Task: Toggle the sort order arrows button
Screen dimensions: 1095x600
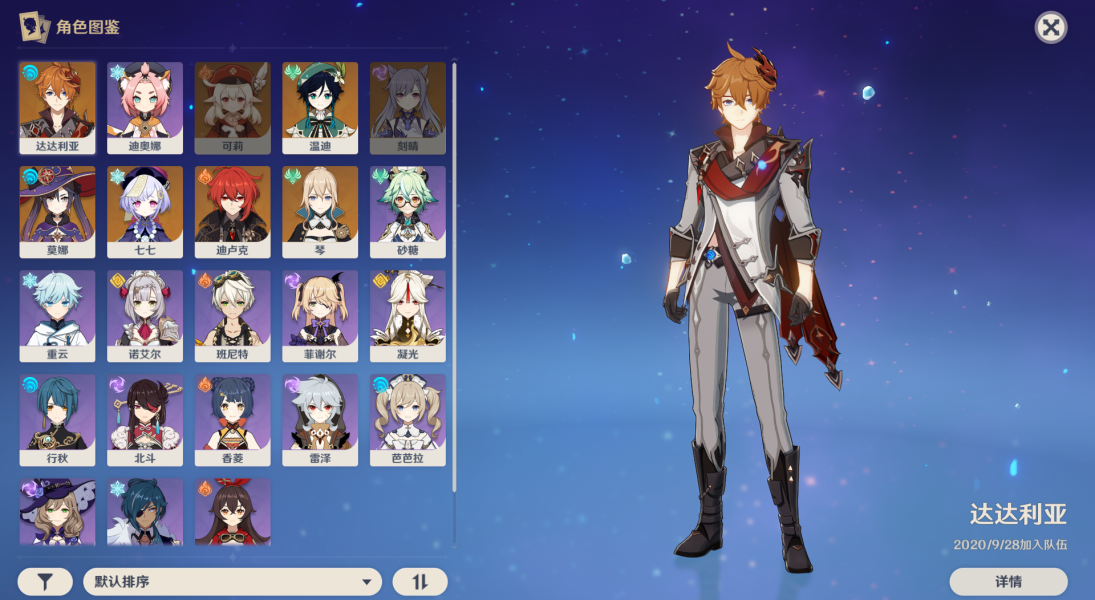Action: [420, 582]
